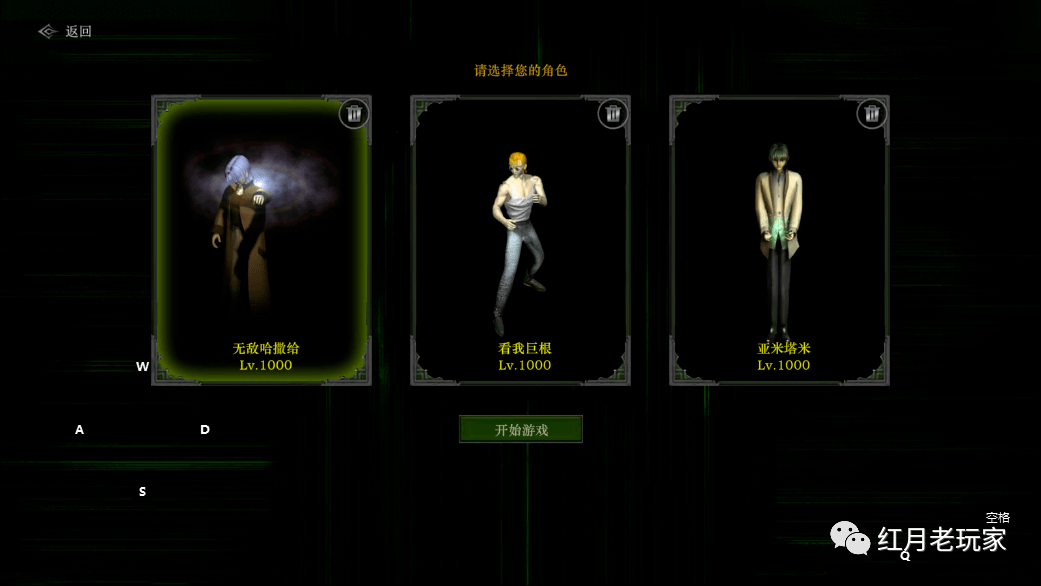
Task: Go back with the 返回 button
Action: (66, 31)
